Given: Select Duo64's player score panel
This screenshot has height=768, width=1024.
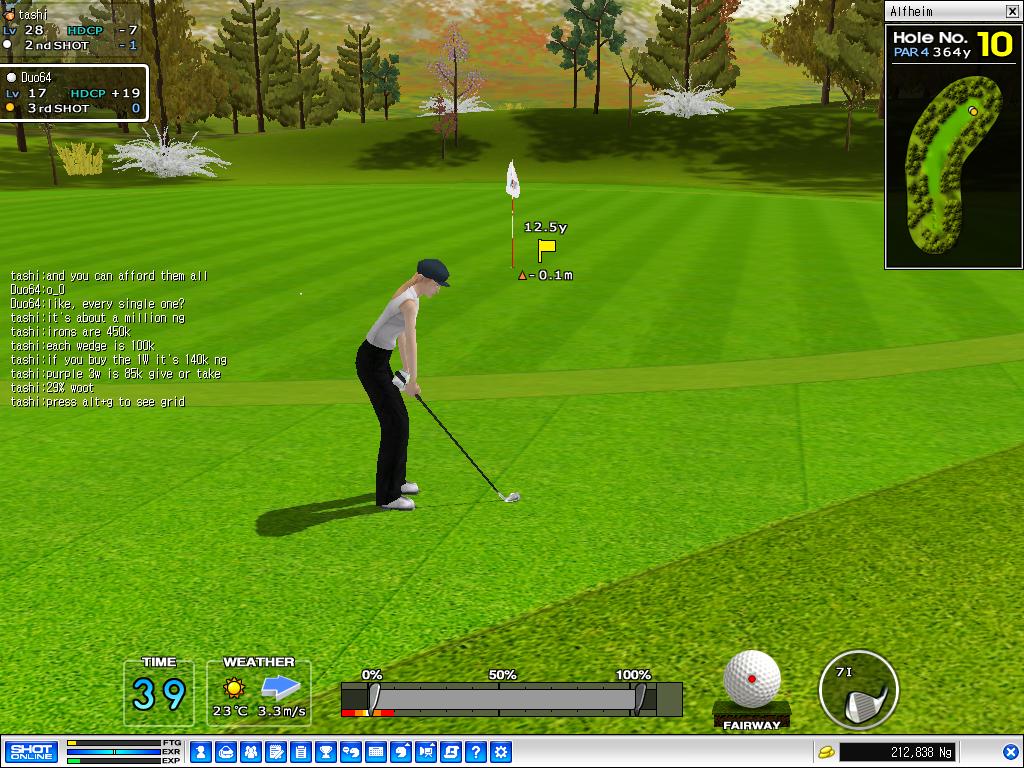Looking at the screenshot, I should [x=74, y=93].
